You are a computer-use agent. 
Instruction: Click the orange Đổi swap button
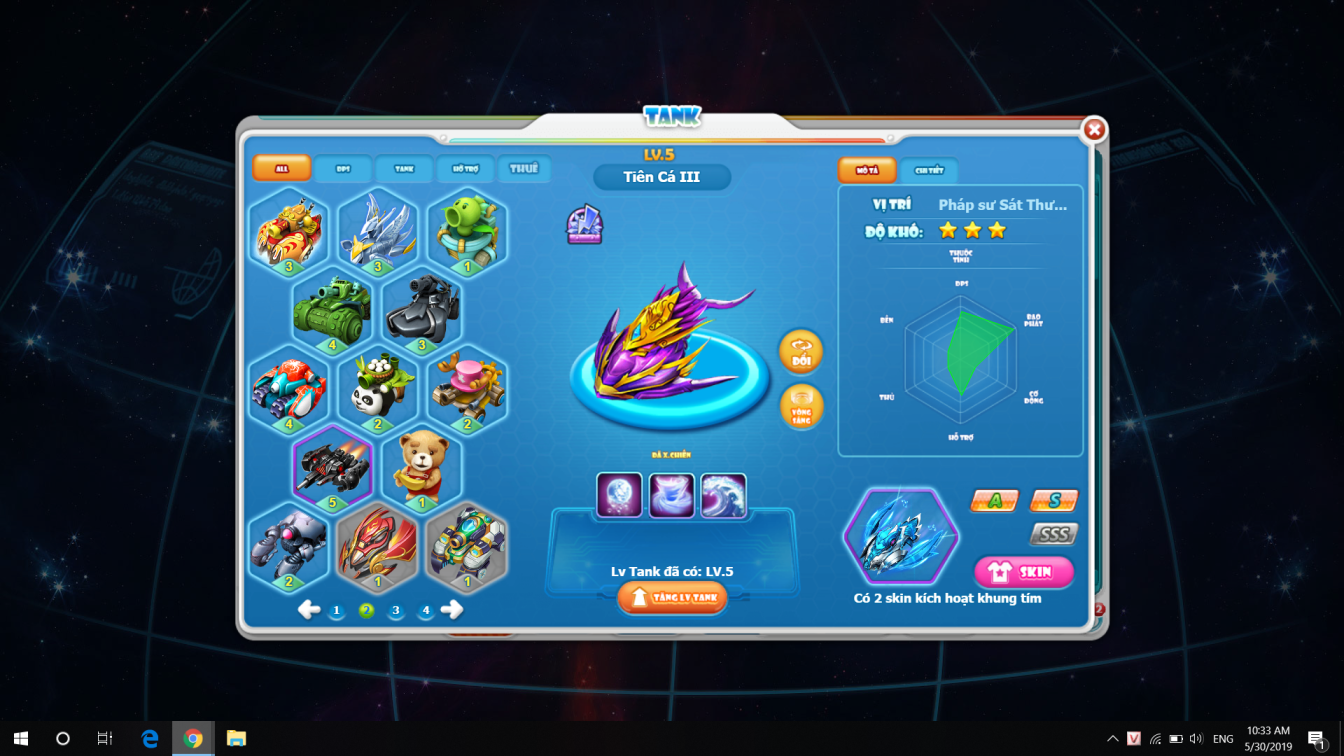coord(801,352)
